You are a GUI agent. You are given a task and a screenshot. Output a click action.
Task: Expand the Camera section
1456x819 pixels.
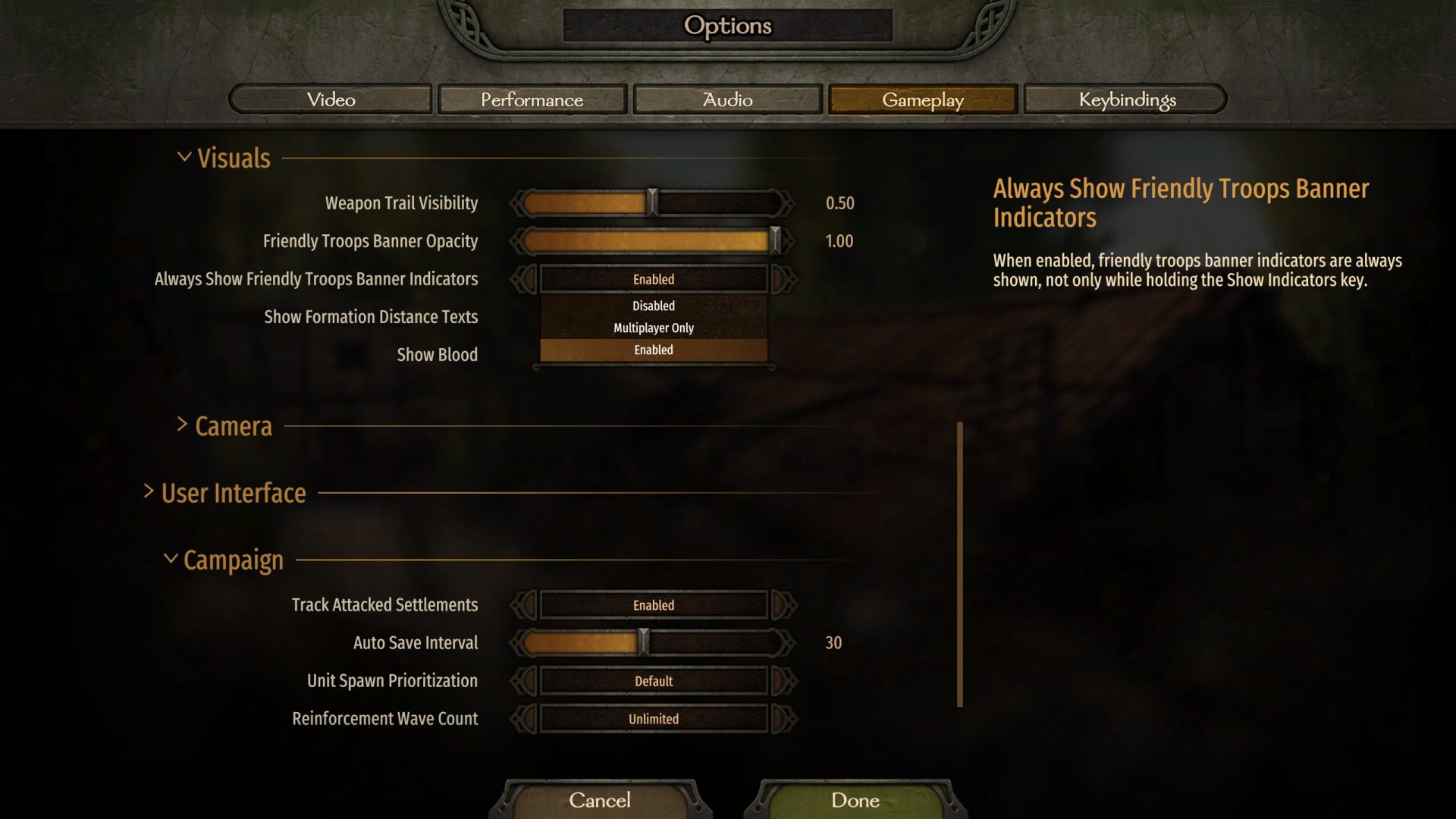tap(183, 425)
